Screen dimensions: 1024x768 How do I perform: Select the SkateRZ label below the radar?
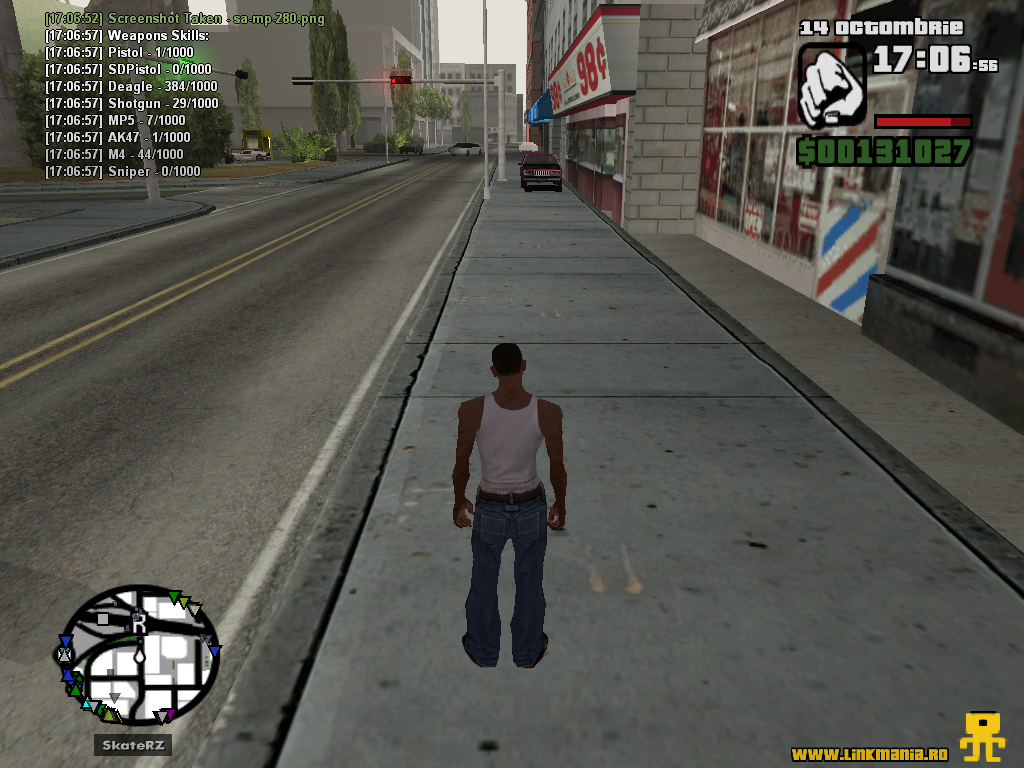134,745
